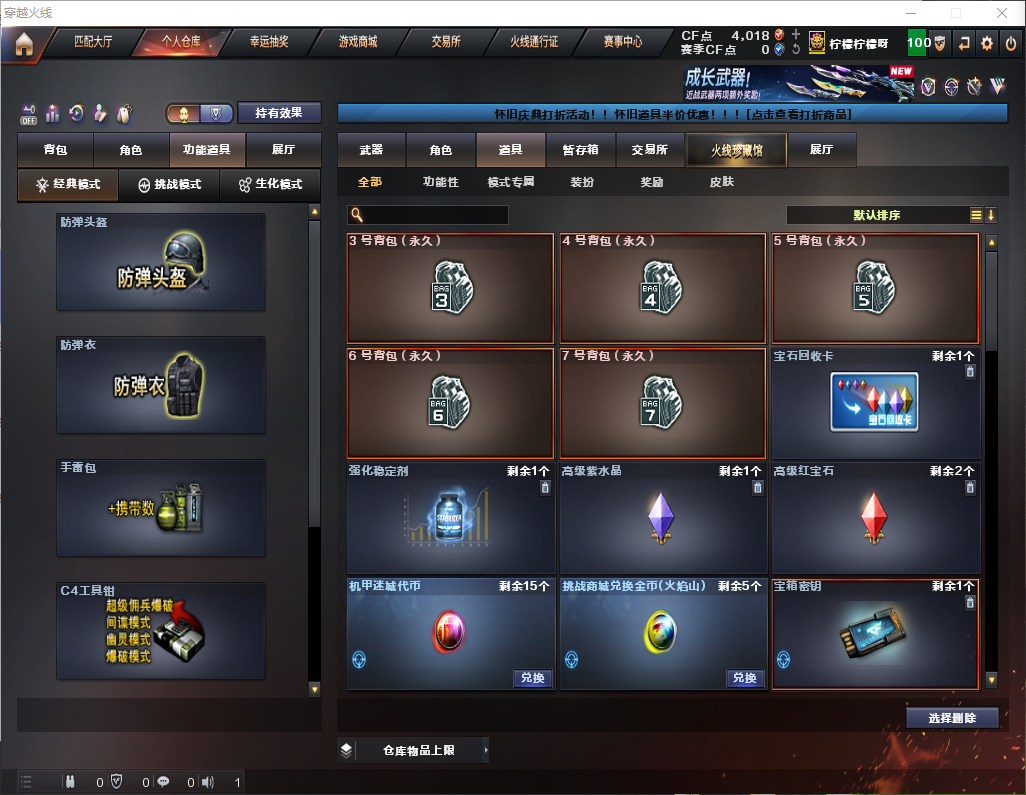Choose the 防弹头盔 helmet slot
Viewport: 1026px width, 795px height.
(x=161, y=262)
